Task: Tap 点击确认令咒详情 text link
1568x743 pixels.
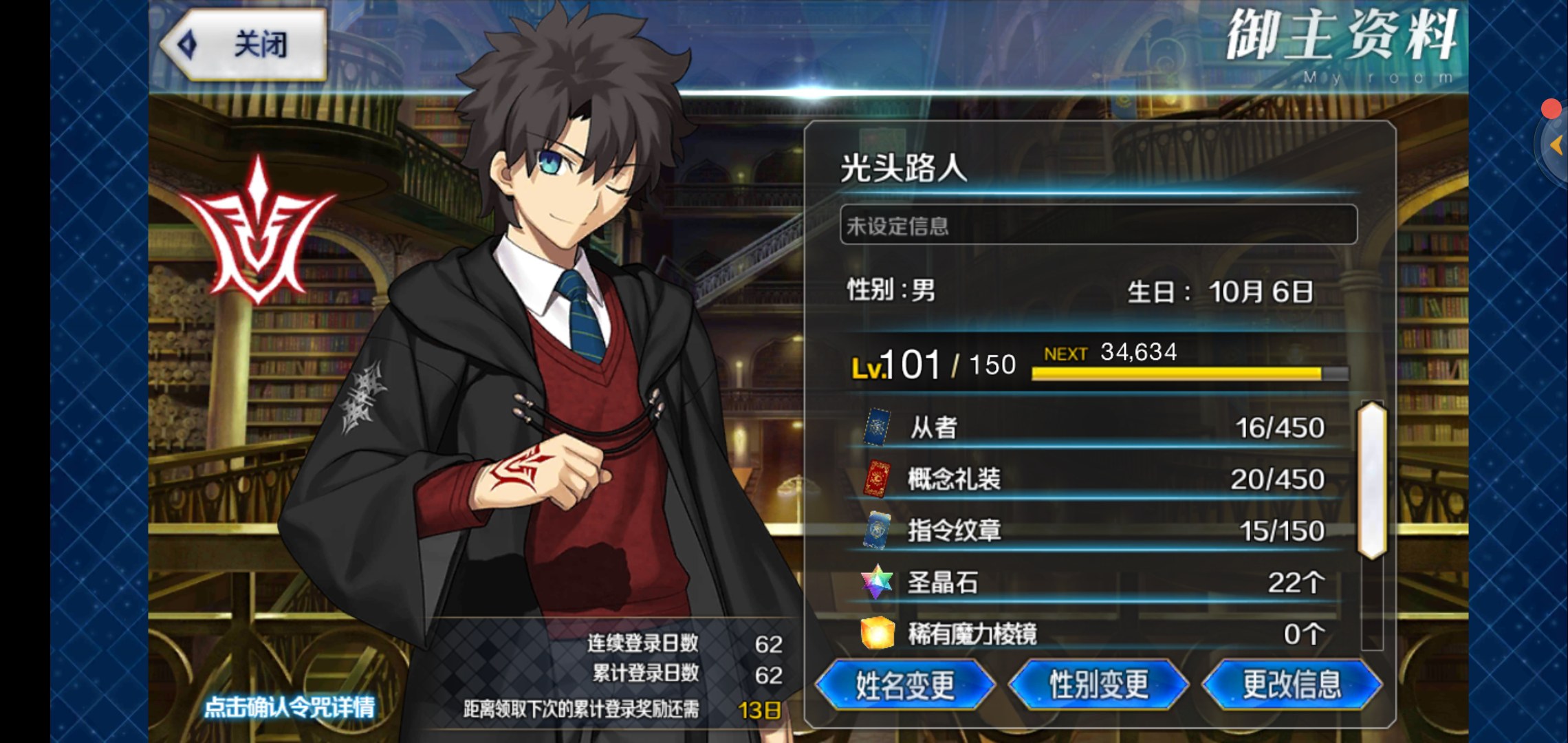Action: (290, 707)
